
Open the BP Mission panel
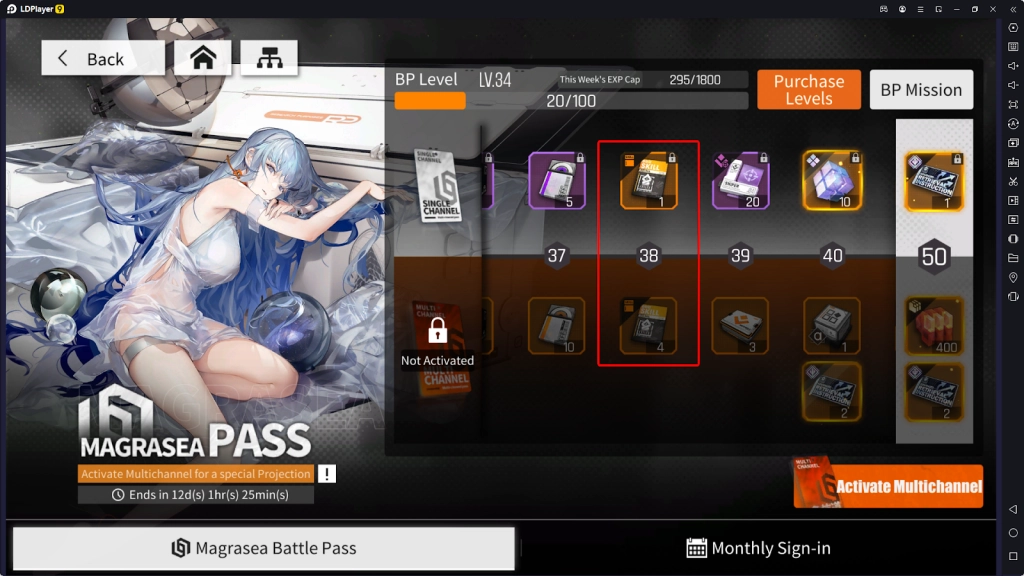pos(920,90)
